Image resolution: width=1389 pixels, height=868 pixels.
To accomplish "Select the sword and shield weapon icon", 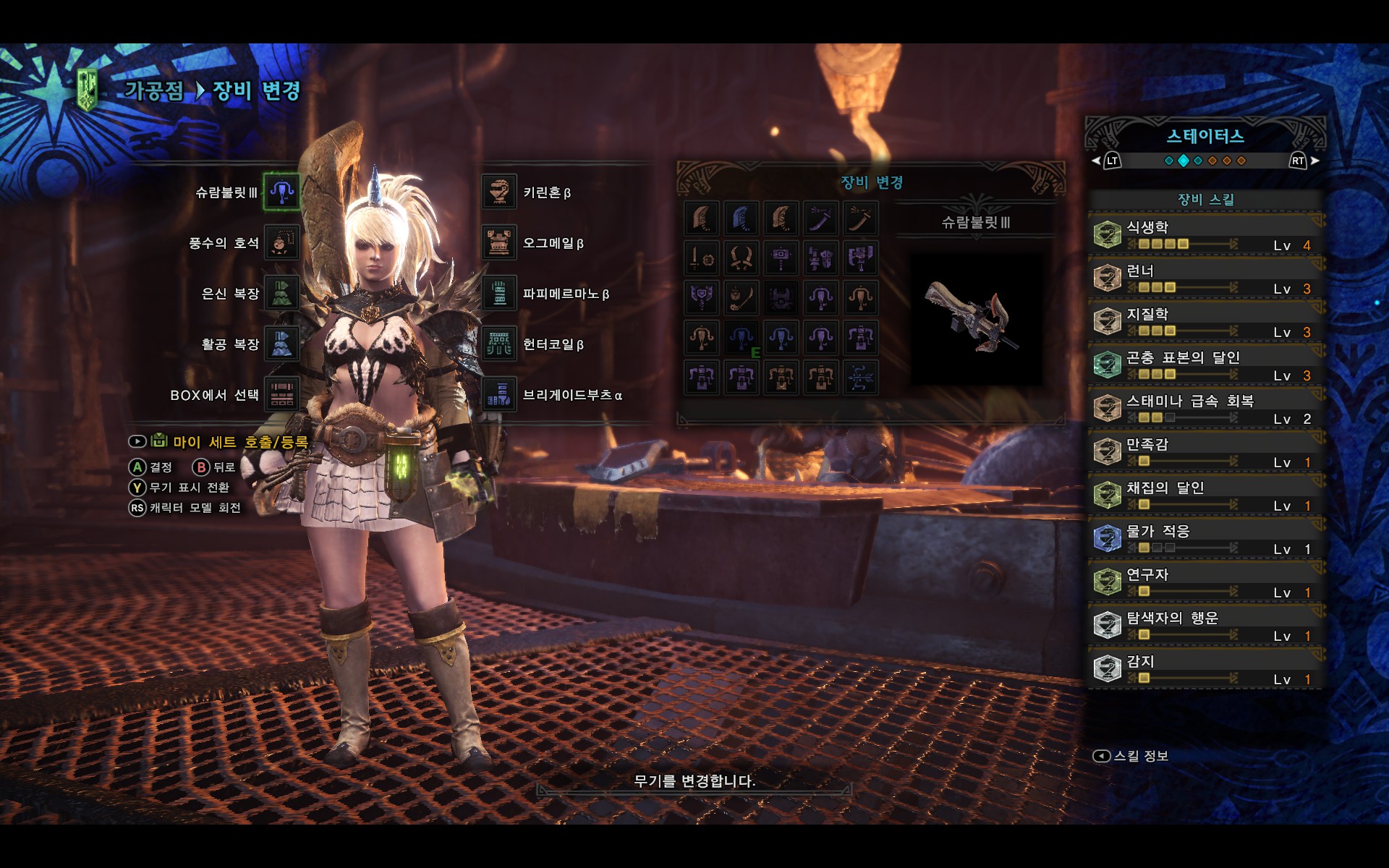I will pos(701,258).
